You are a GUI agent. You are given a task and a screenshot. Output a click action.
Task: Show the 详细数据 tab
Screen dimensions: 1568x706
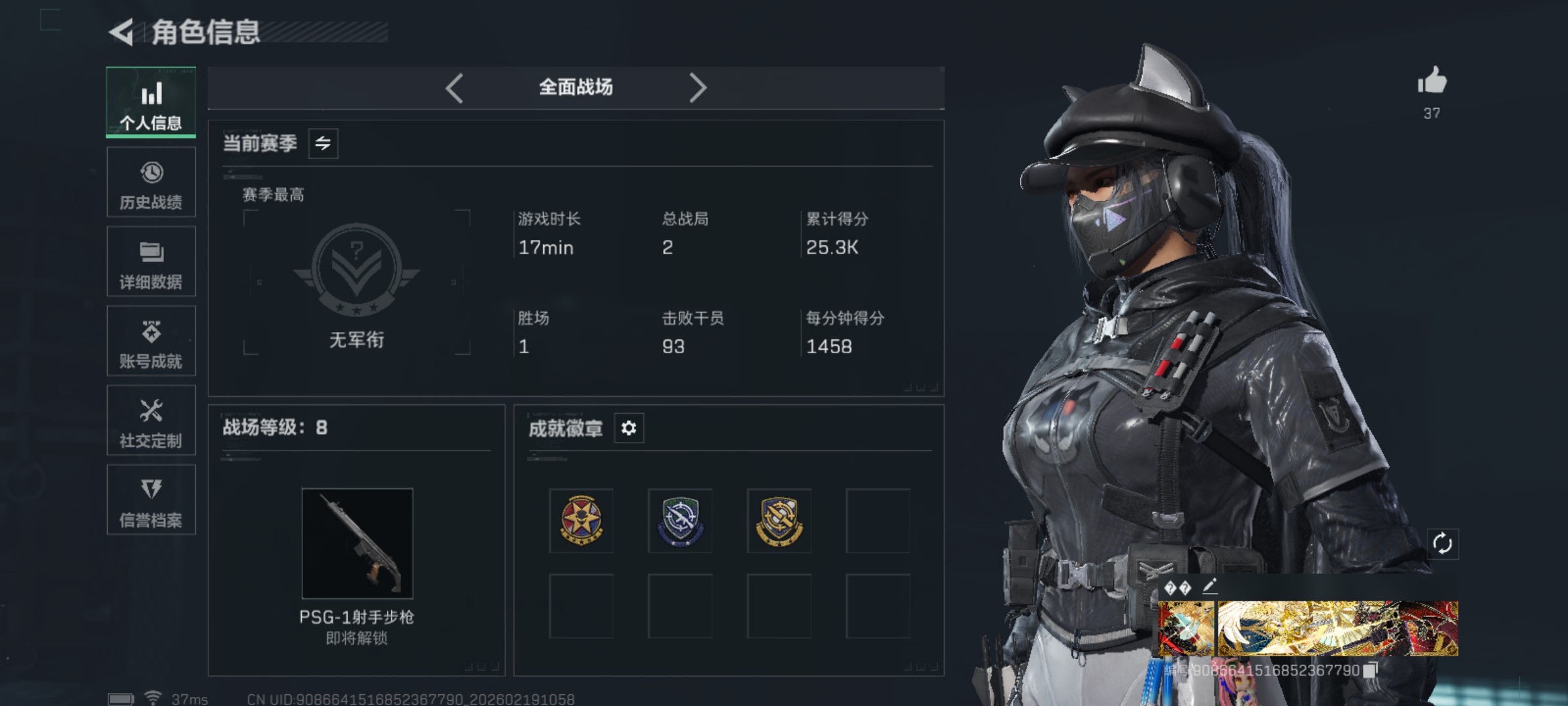click(151, 262)
